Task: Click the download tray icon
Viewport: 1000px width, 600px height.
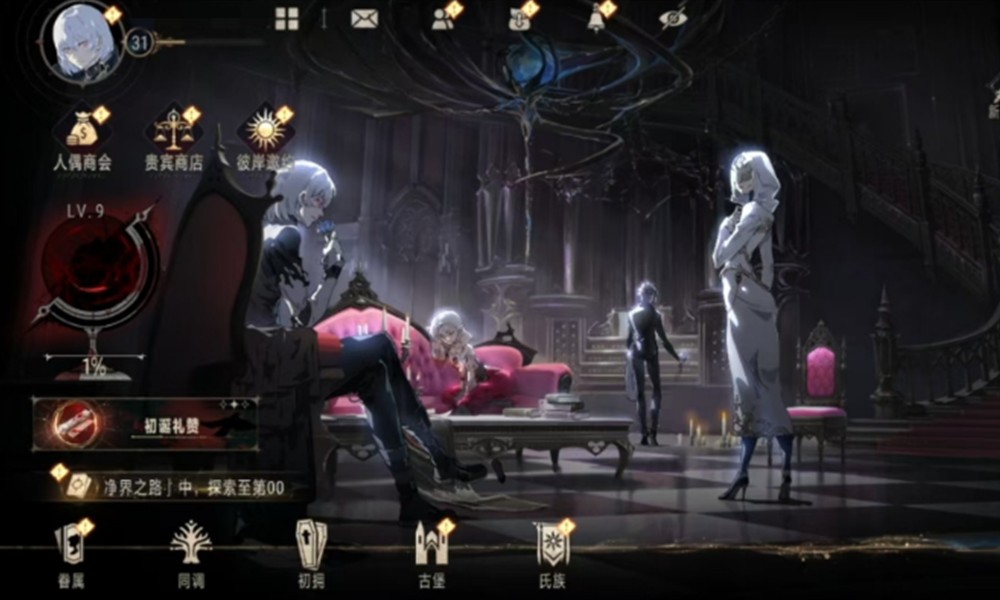Action: coord(519,19)
